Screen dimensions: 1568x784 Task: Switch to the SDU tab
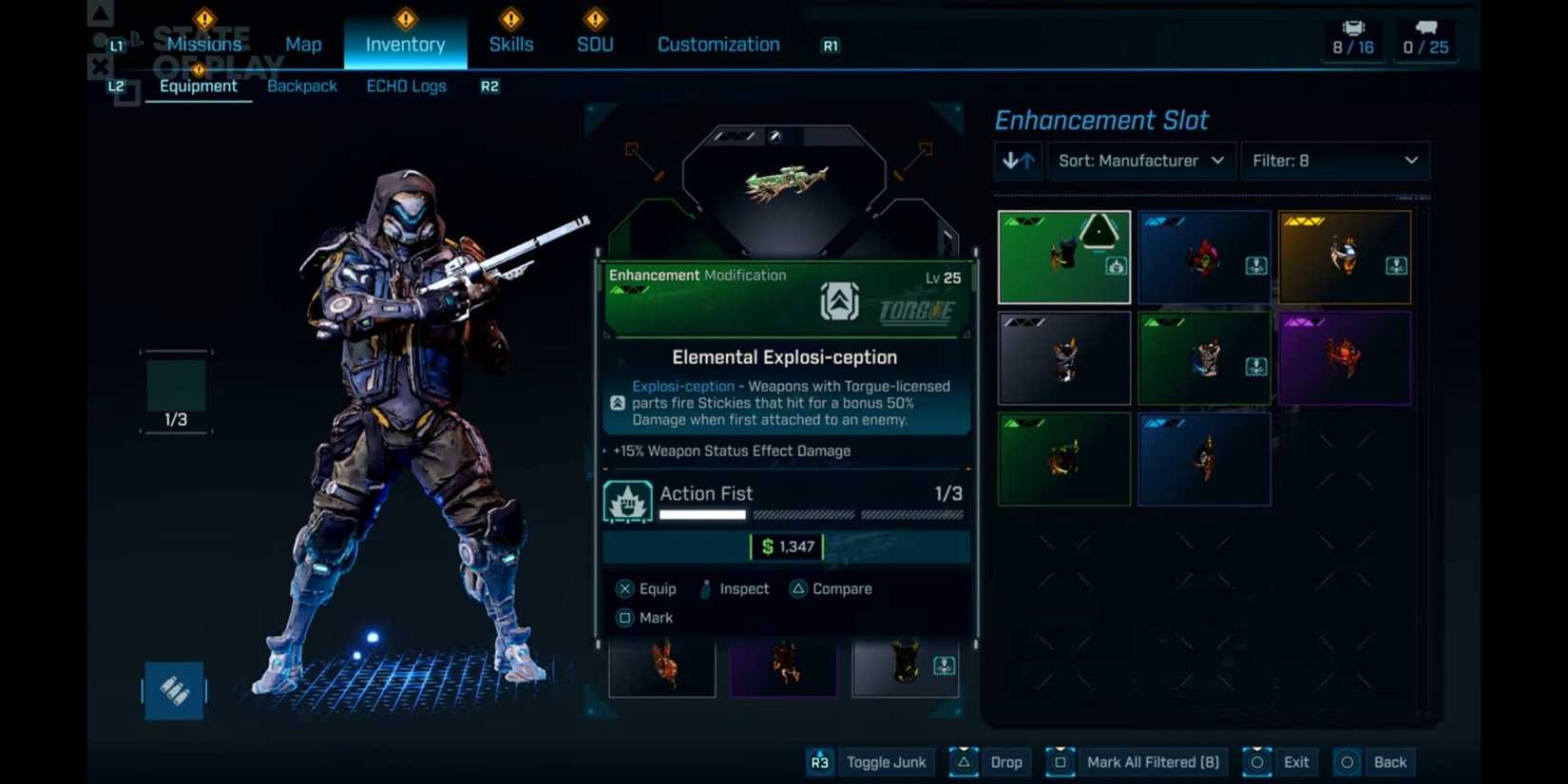pyautogui.click(x=595, y=44)
